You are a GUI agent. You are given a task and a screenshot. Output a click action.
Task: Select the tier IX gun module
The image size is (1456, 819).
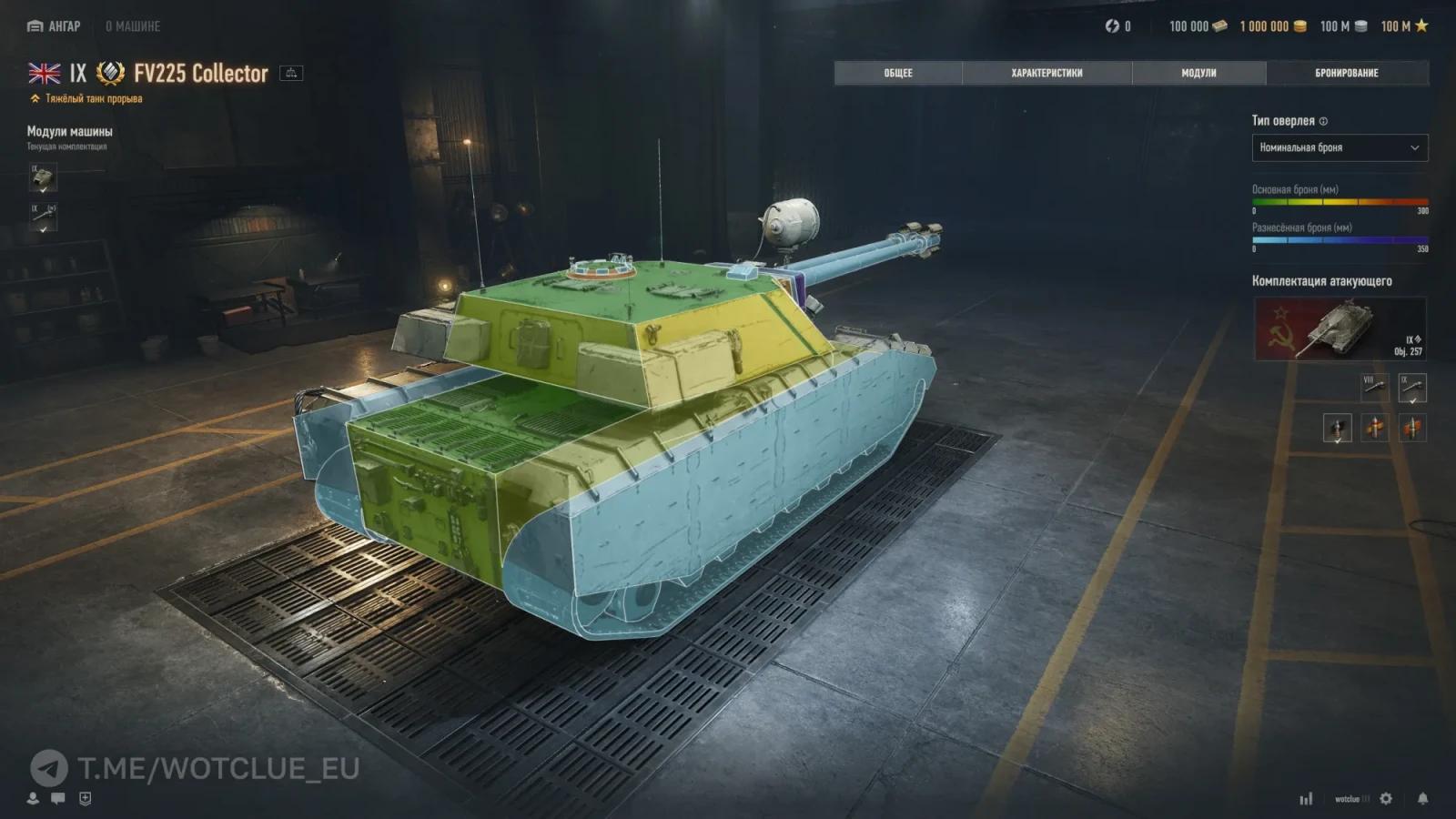point(41,215)
